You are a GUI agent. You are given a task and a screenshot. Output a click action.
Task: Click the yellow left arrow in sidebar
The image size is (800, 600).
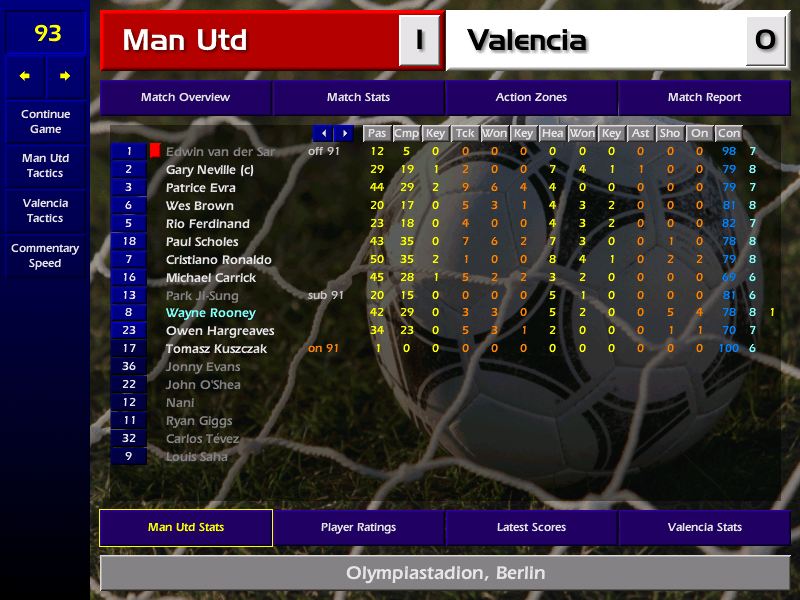pyautogui.click(x=25, y=76)
